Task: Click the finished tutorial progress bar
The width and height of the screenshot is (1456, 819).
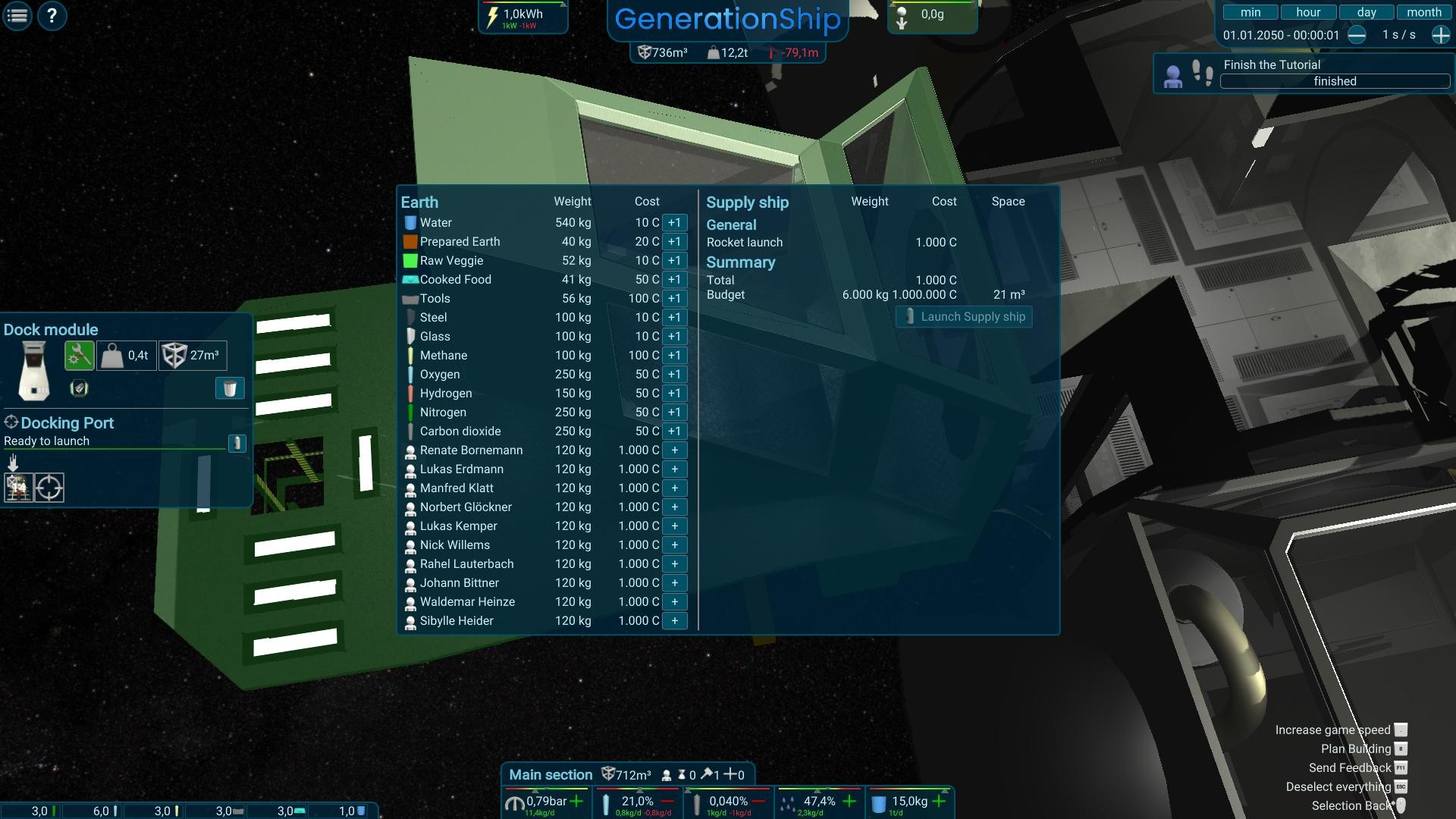Action: click(1335, 81)
